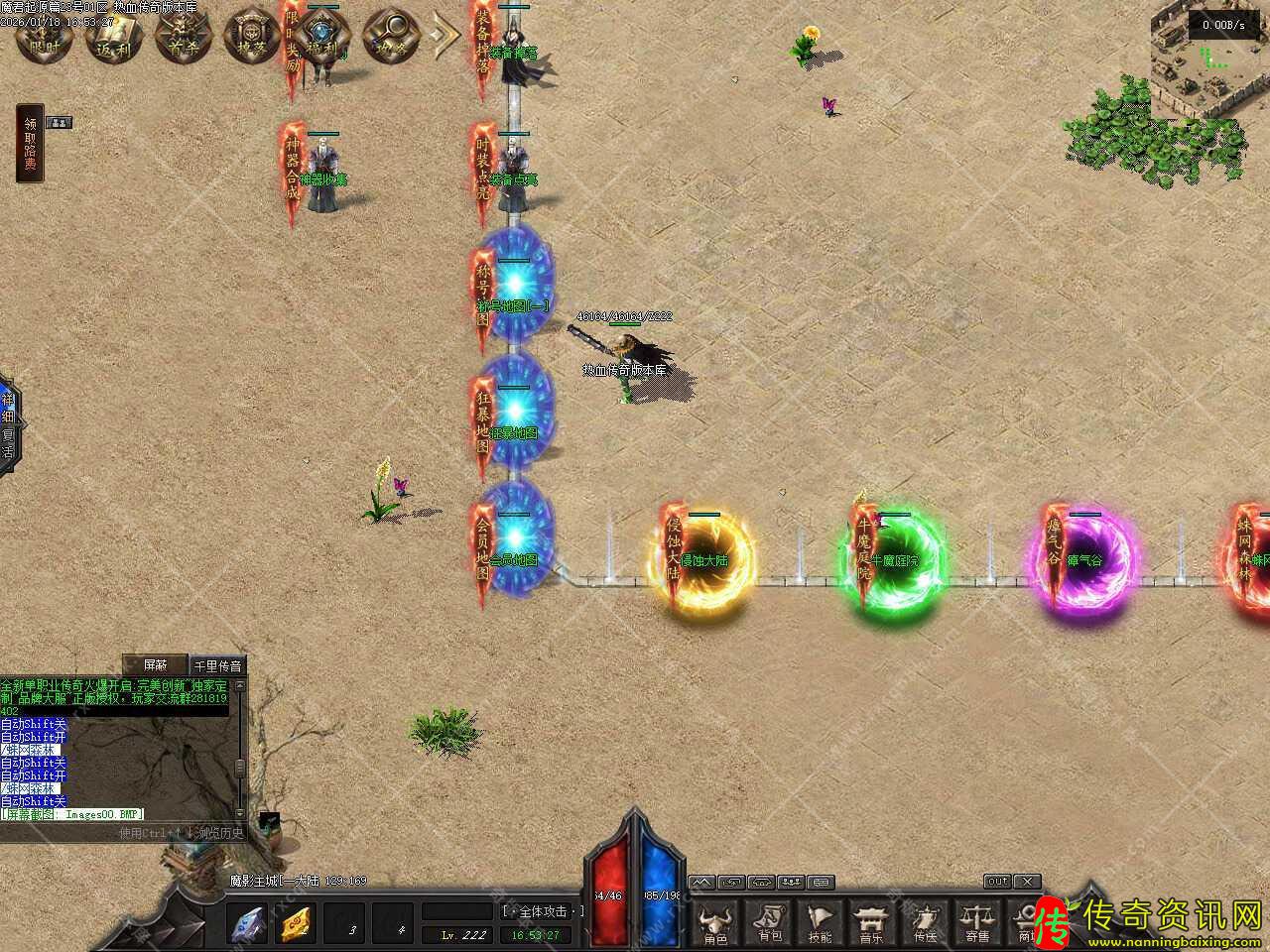The image size is (1270, 952).
Task: Use the golden scroll hotbar item
Action: coord(295,924)
